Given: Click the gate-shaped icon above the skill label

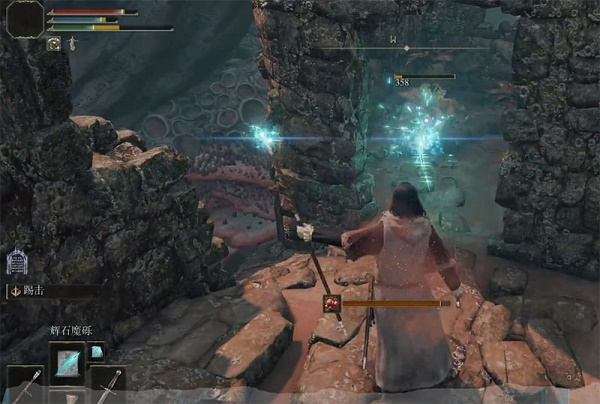Looking at the screenshot, I should [17, 262].
